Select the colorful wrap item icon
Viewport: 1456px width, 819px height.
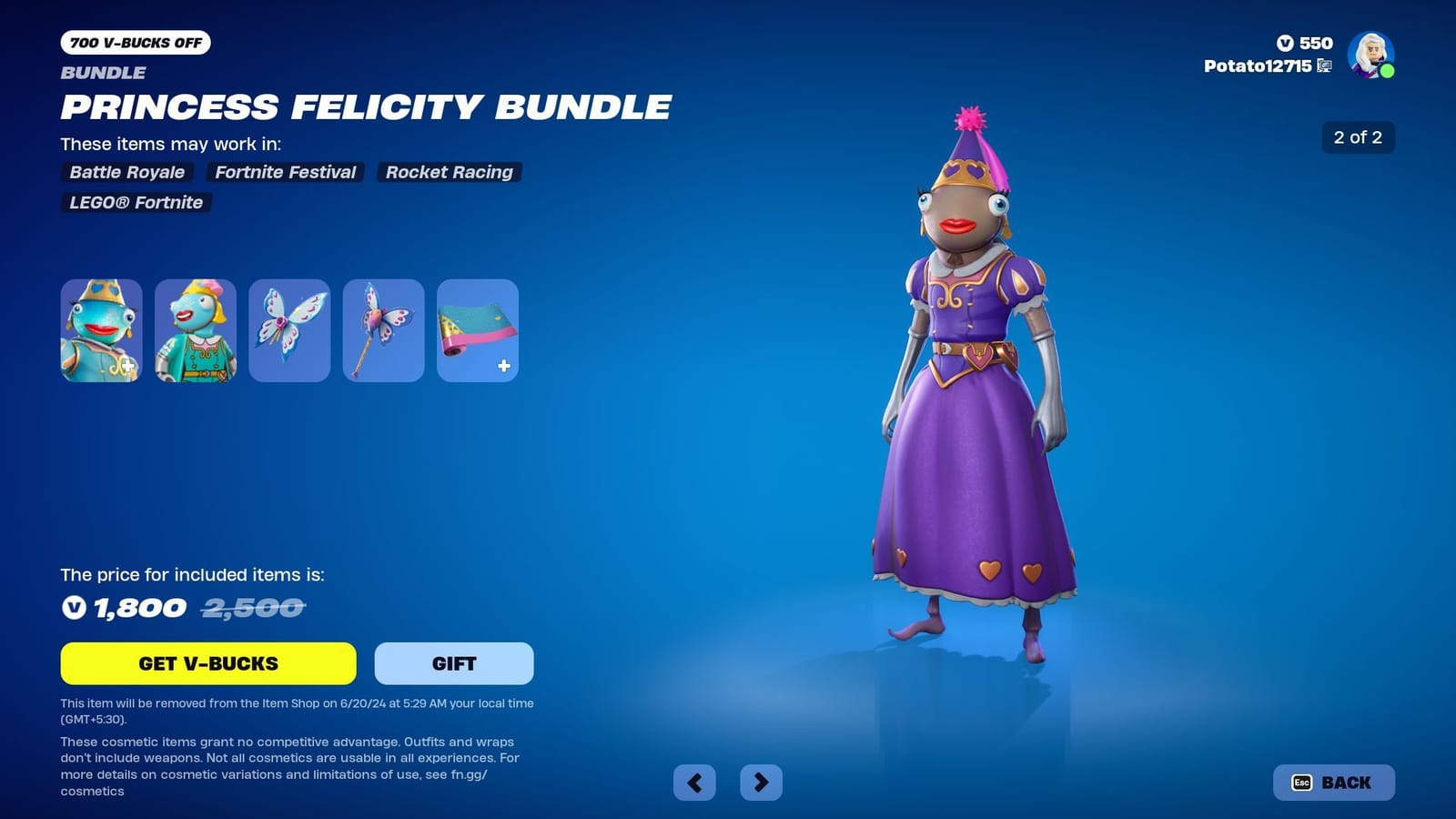(x=476, y=329)
